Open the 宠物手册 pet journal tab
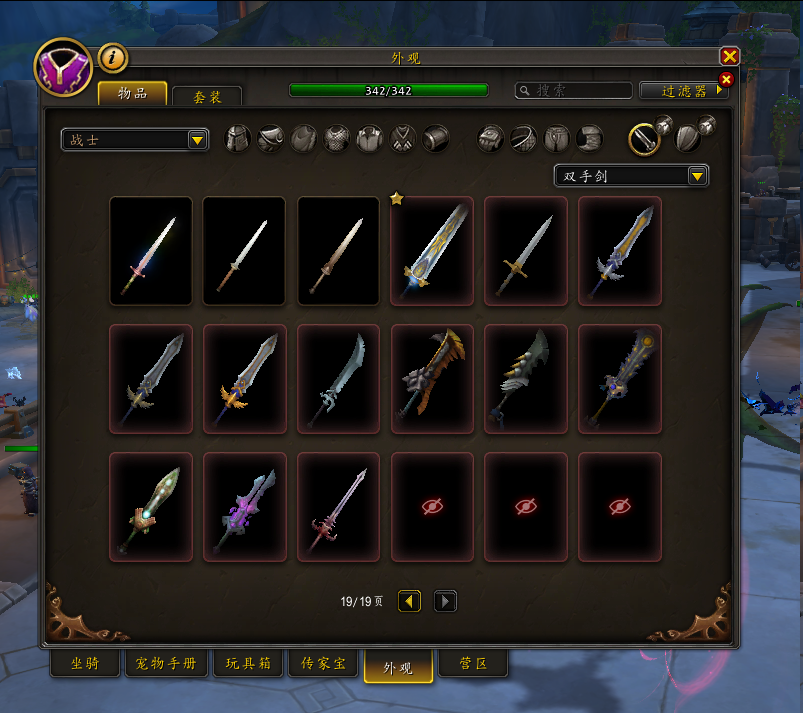Viewport: 803px width, 713px height. click(x=166, y=664)
